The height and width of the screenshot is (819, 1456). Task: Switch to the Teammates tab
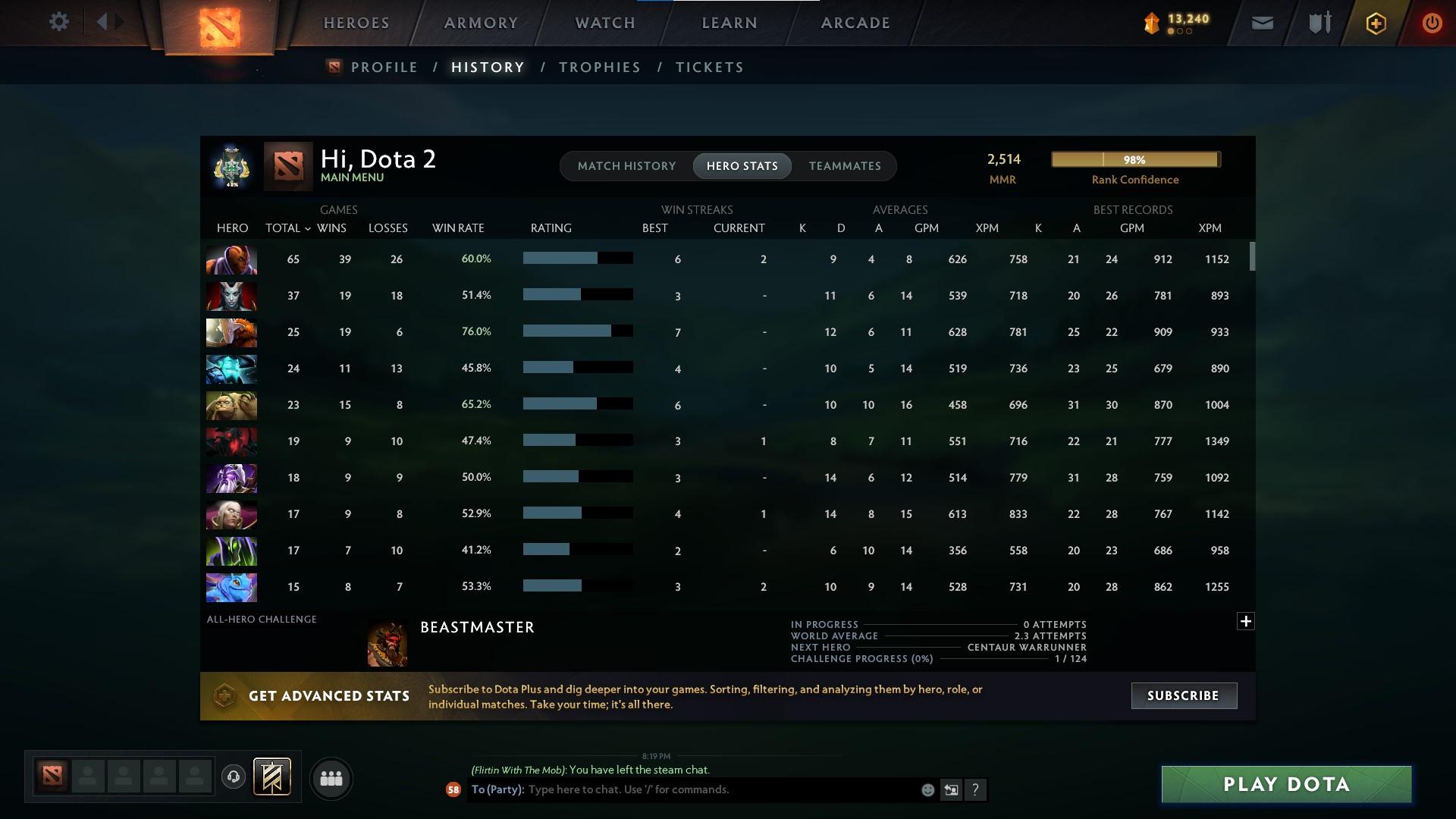pyautogui.click(x=845, y=166)
